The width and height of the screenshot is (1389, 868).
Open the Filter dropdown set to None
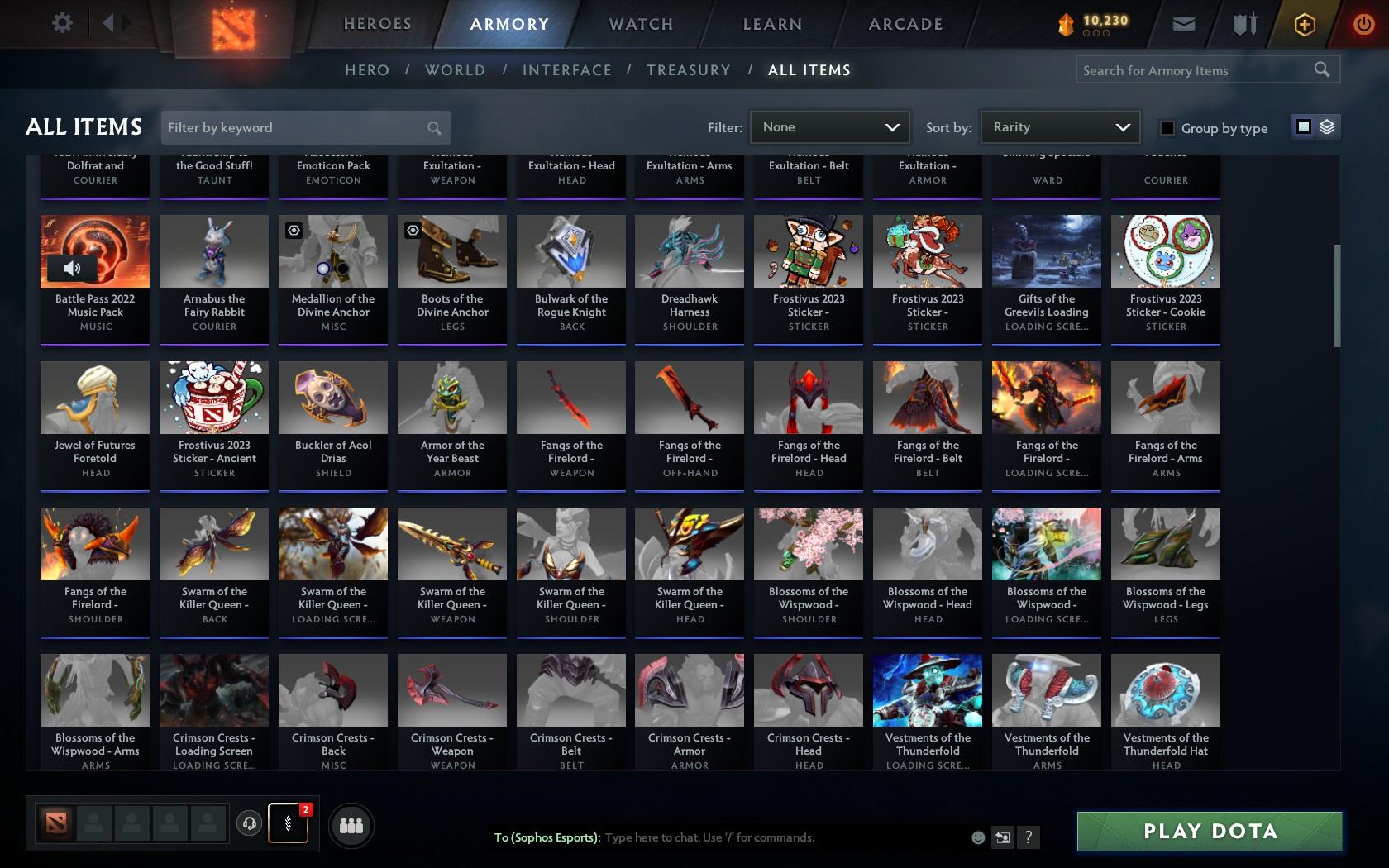(829, 127)
